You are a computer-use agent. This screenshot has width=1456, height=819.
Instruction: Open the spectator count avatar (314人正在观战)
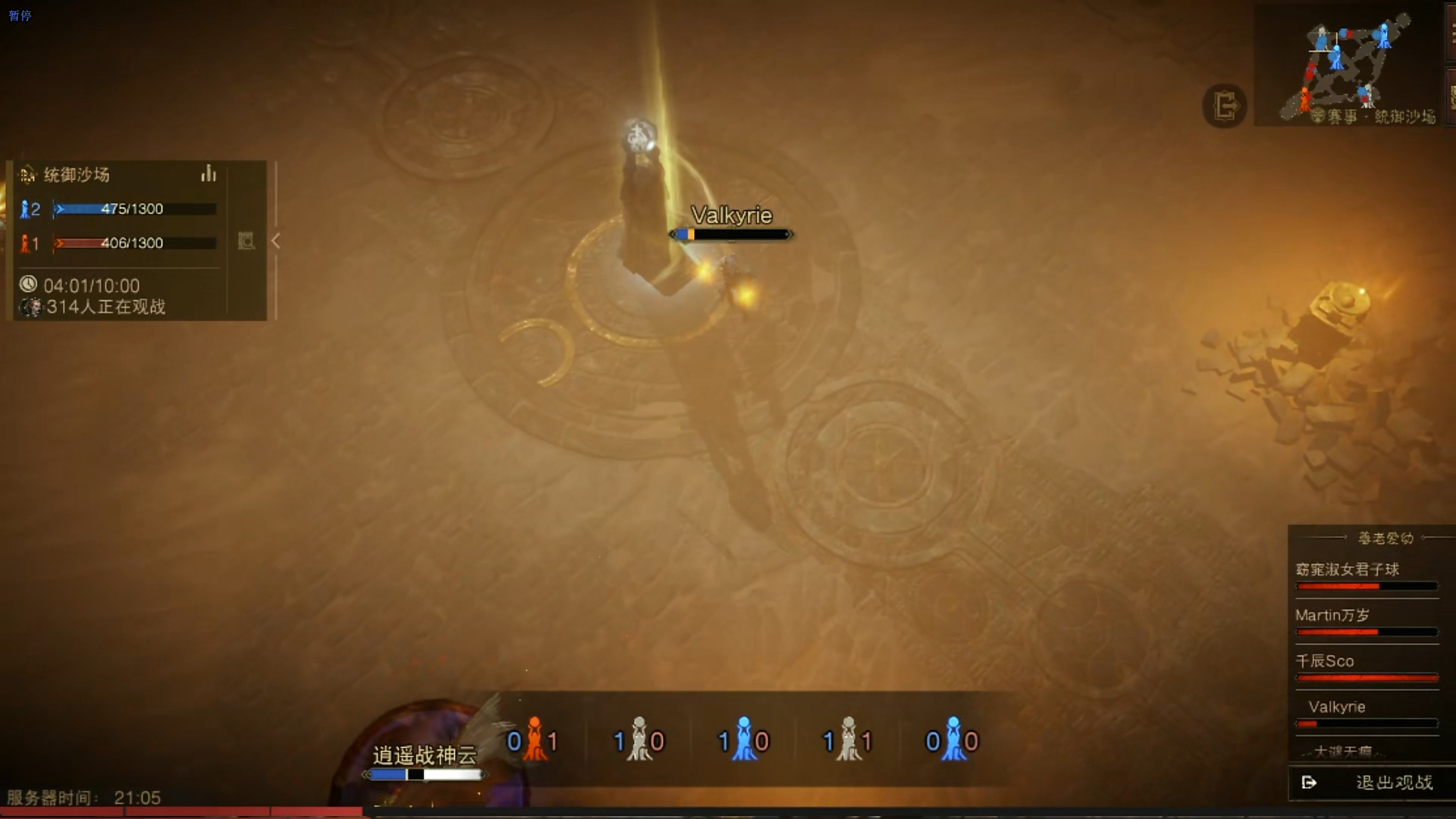[x=30, y=307]
